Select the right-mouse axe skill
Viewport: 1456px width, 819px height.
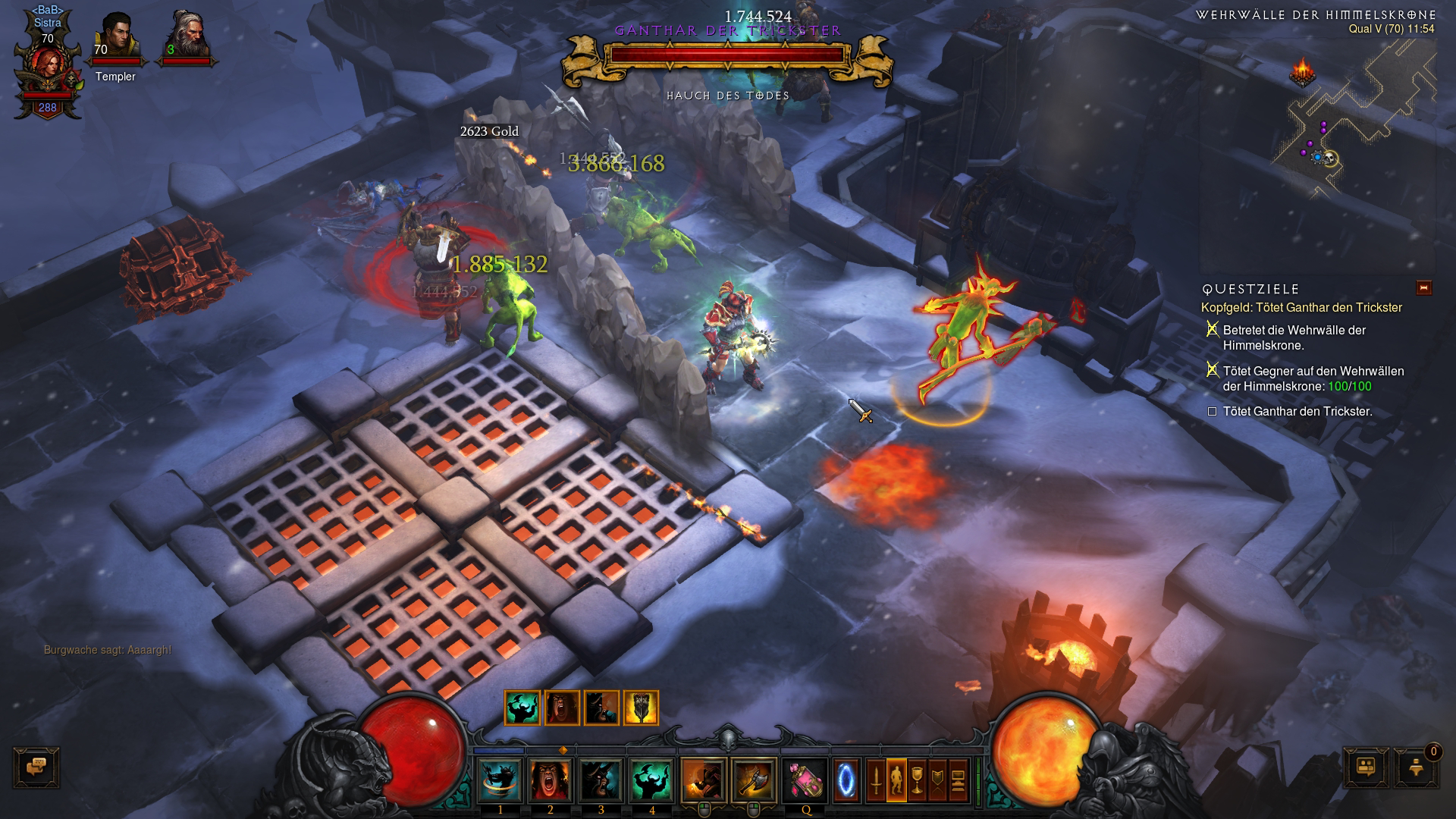754,780
